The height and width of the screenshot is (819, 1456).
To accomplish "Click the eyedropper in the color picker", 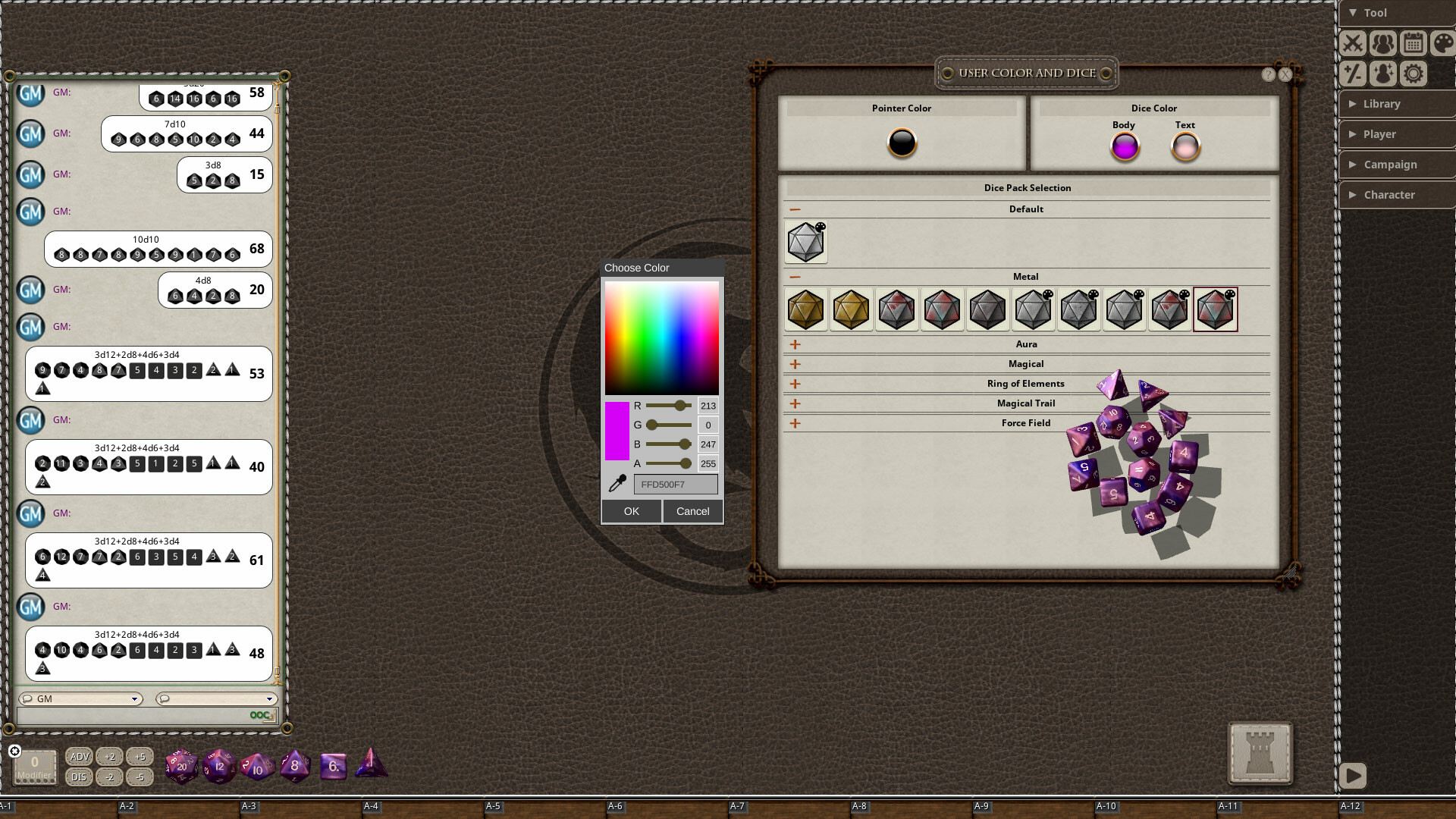I will (x=616, y=484).
